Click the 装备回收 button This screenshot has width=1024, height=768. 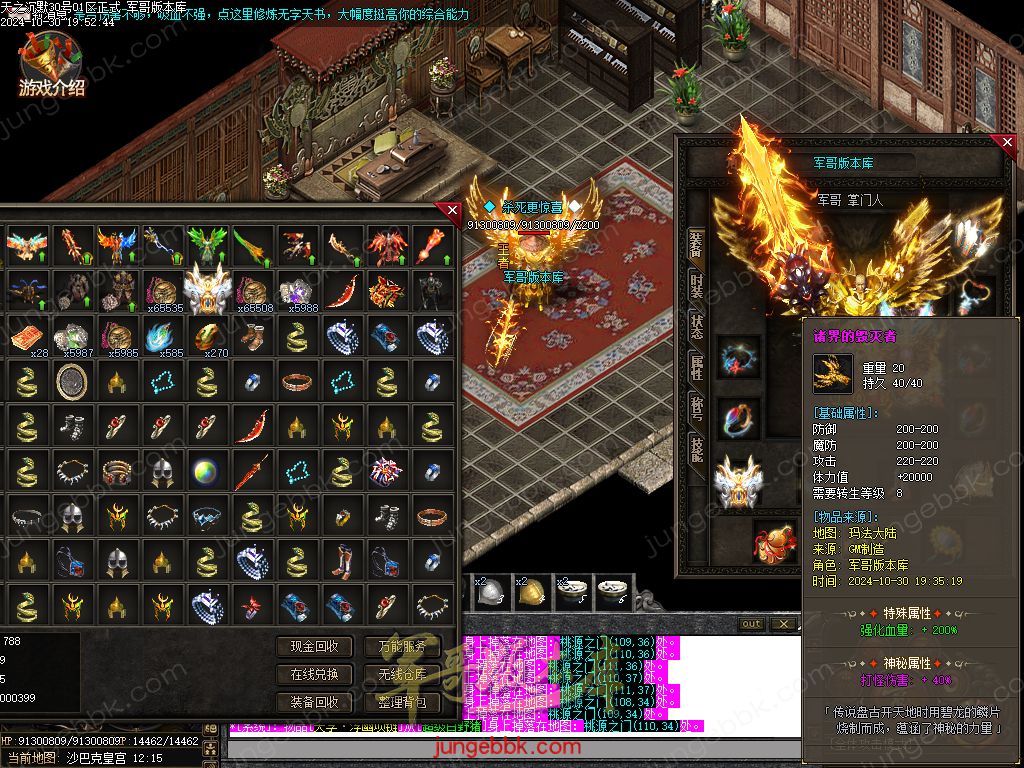click(314, 702)
